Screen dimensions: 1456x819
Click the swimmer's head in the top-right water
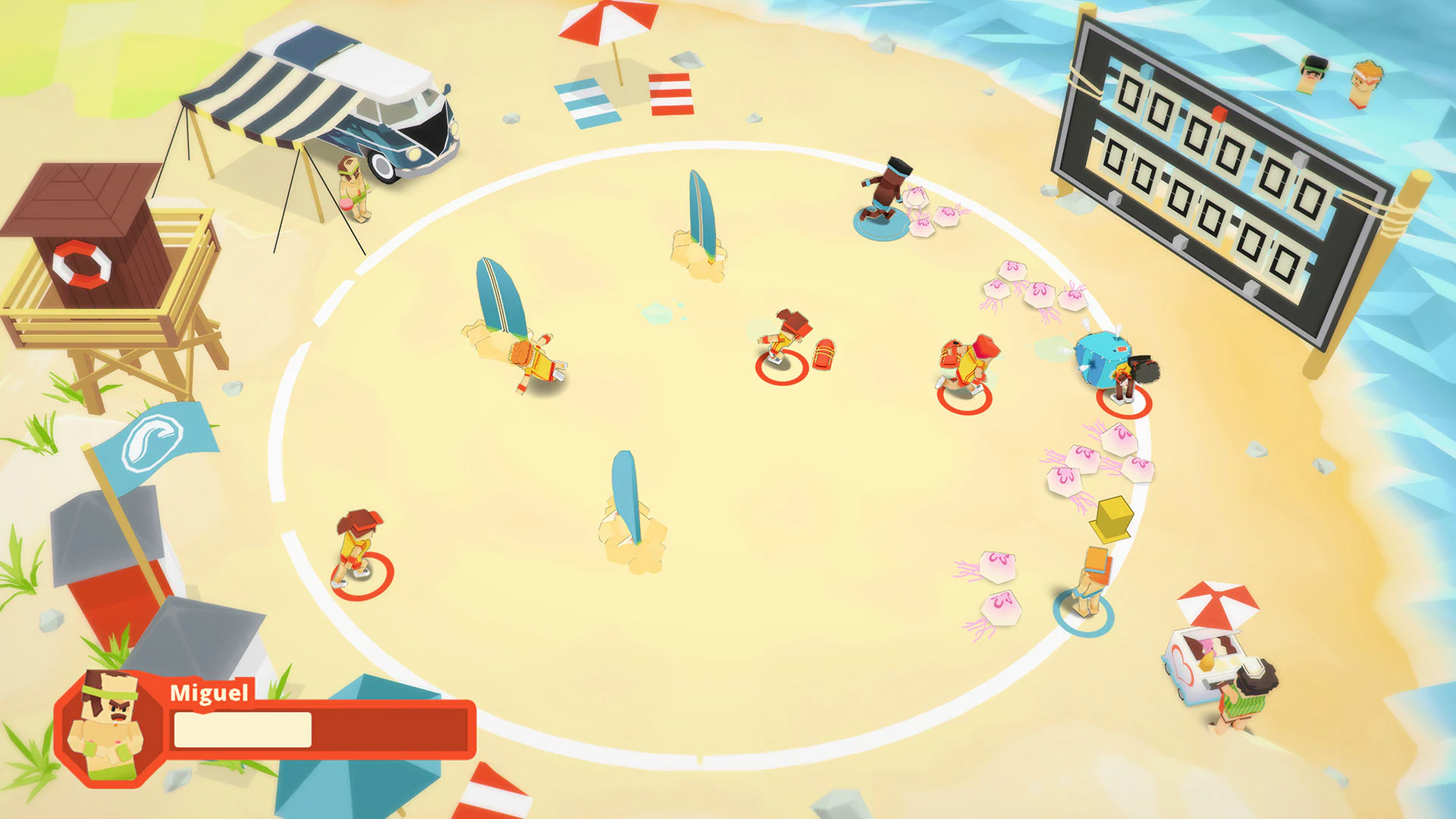tap(1314, 68)
